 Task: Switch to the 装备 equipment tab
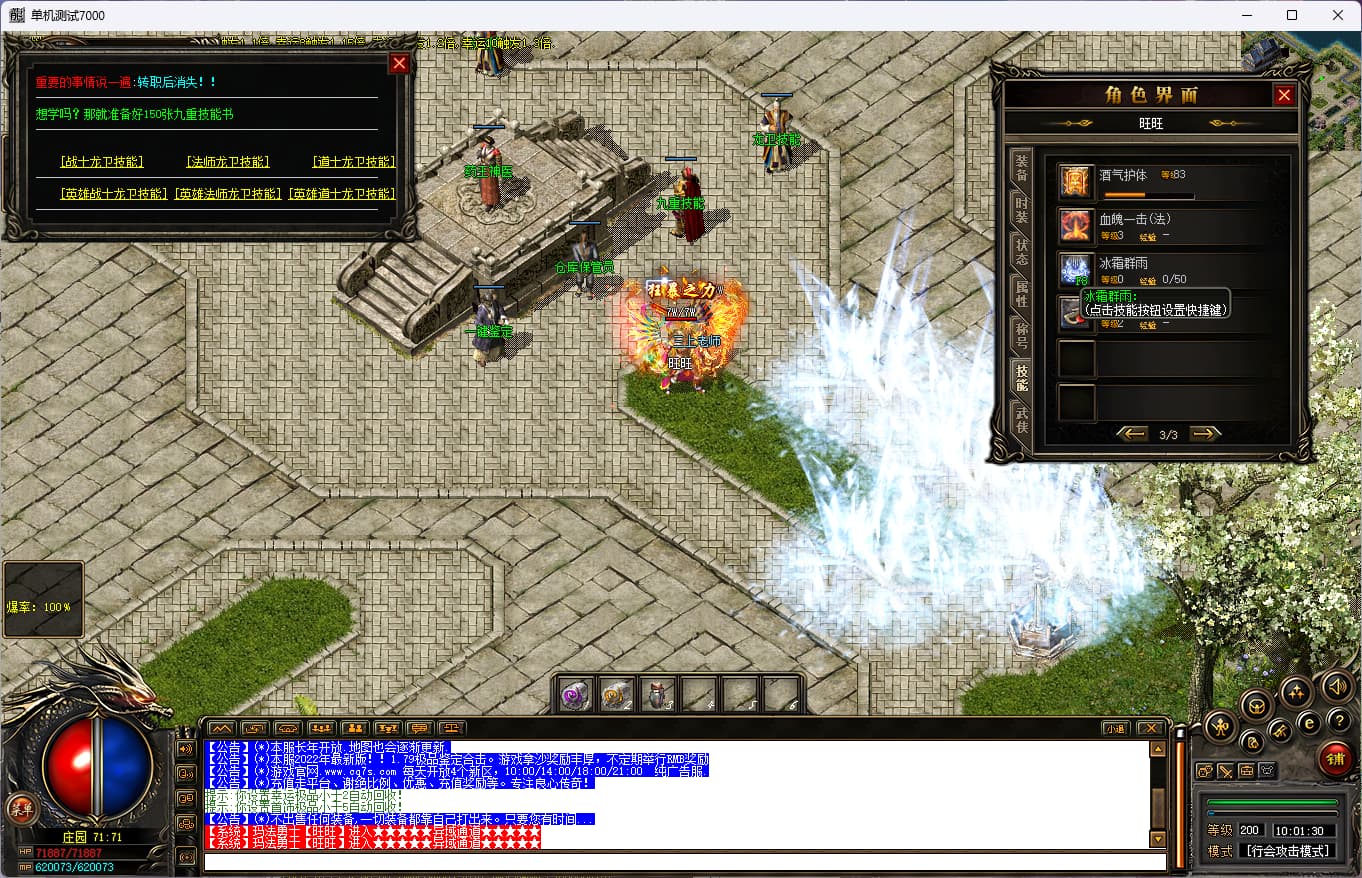tap(1021, 167)
